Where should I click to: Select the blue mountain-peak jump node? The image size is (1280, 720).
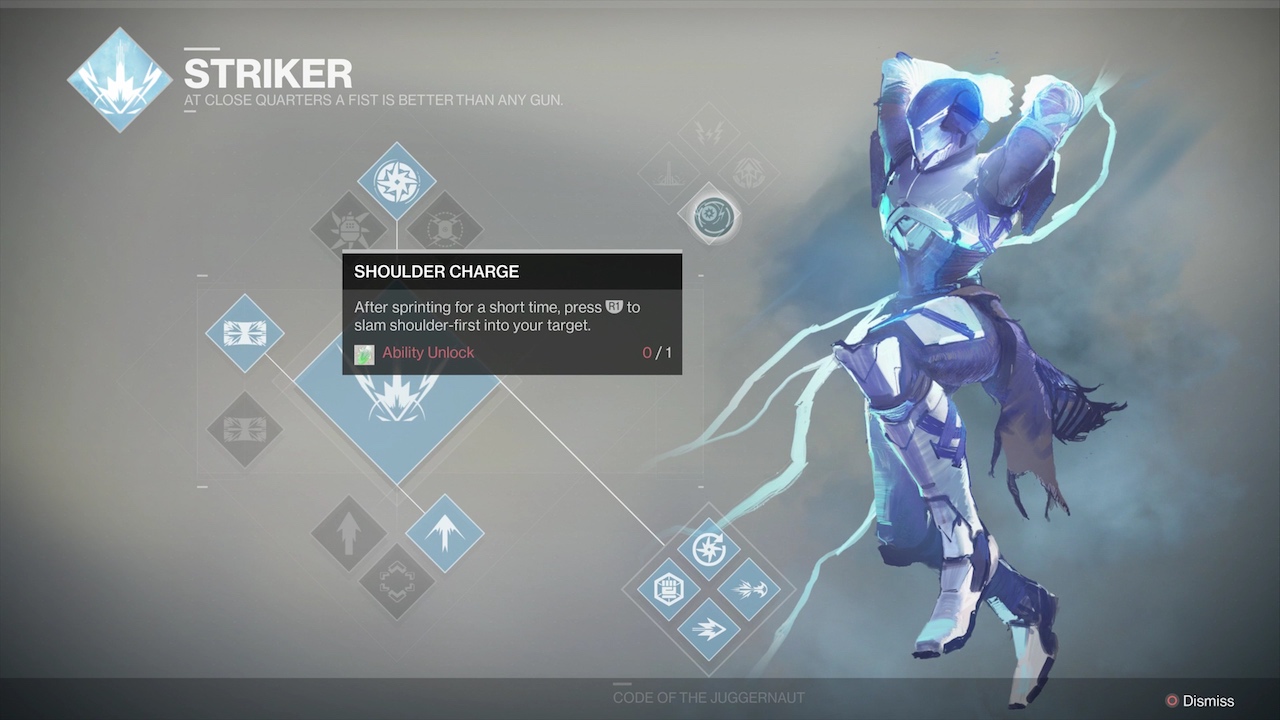445,533
